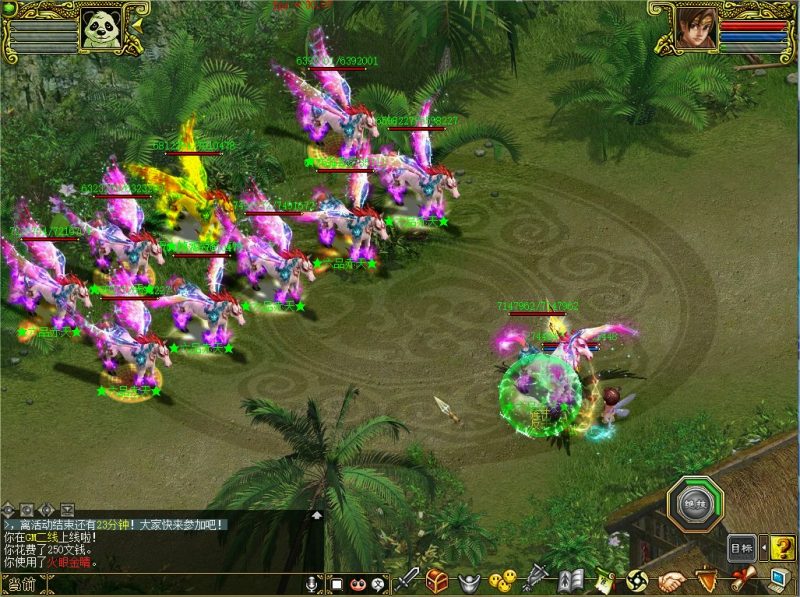Open the treasure chest inventory
This screenshot has width=800, height=597.
point(437,580)
